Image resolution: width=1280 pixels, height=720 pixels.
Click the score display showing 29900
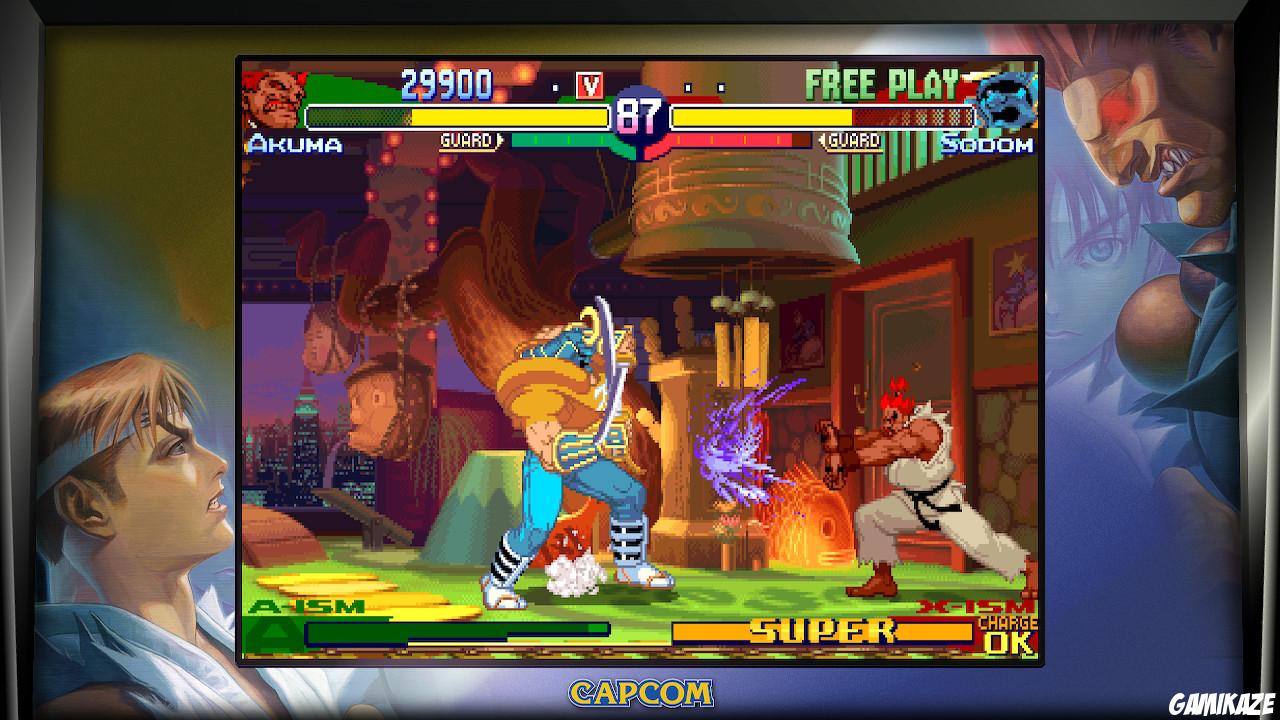[446, 86]
